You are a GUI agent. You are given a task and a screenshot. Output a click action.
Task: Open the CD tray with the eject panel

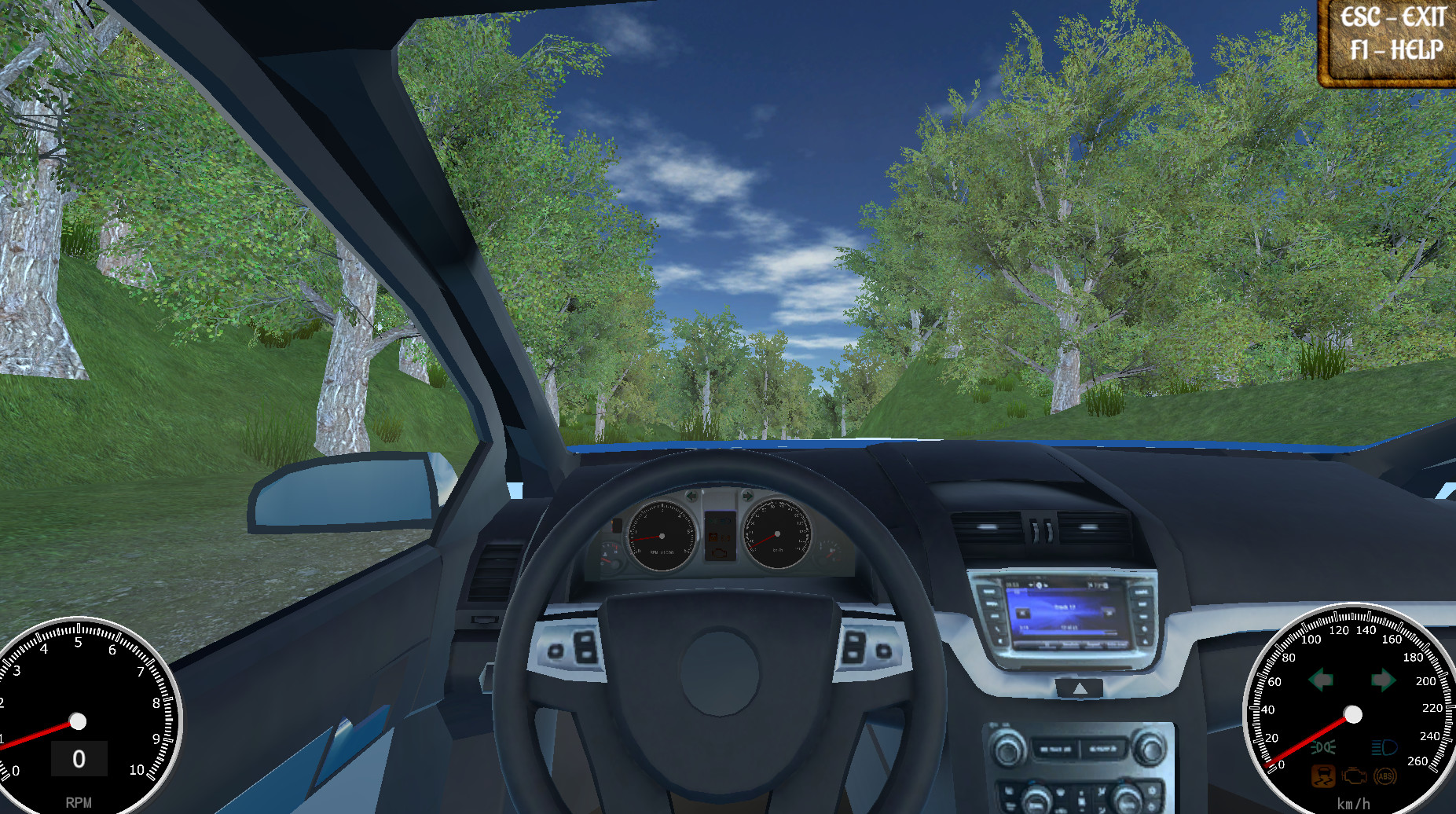1080,688
